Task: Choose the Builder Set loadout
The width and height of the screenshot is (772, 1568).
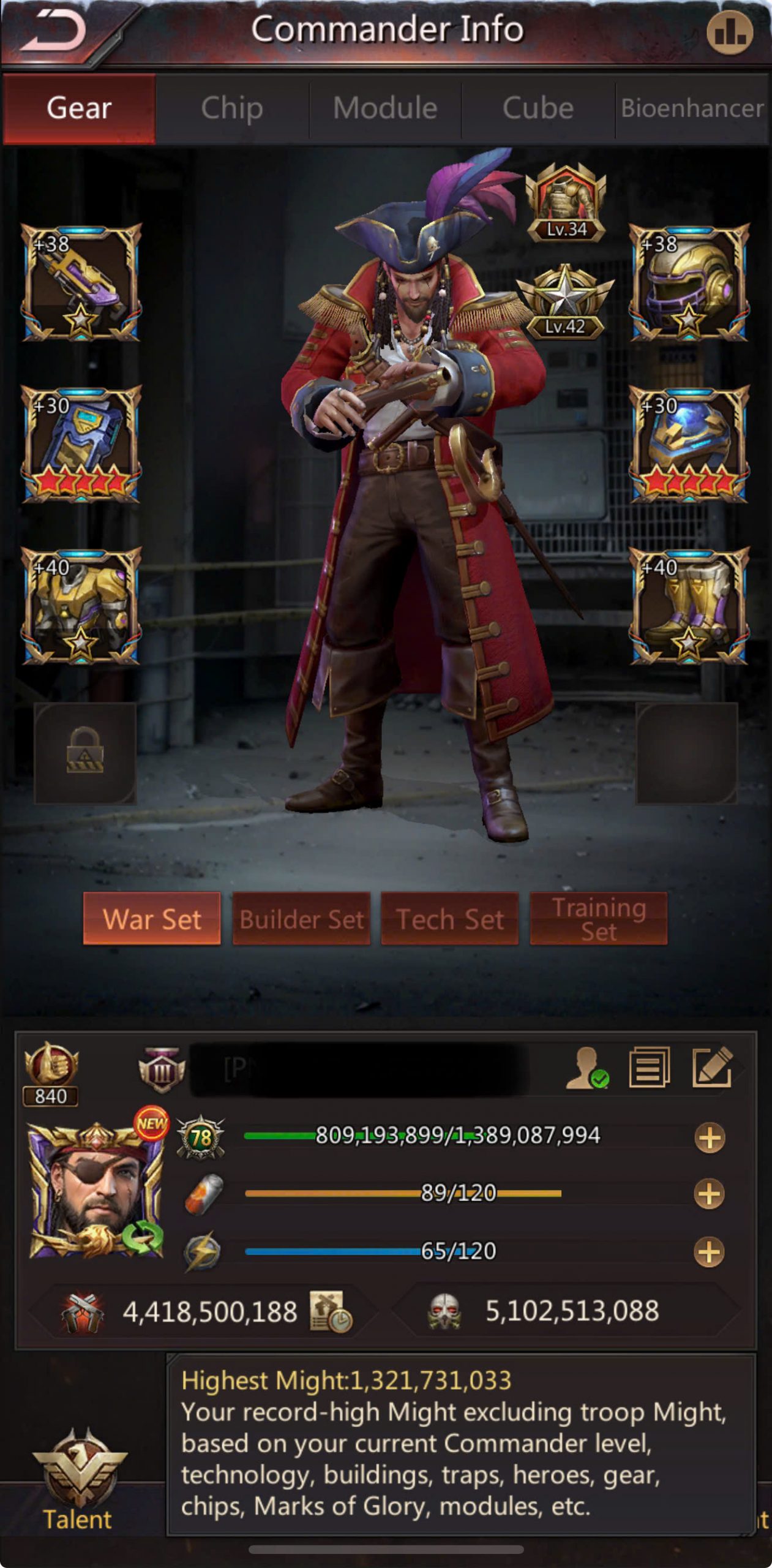Action: (301, 919)
